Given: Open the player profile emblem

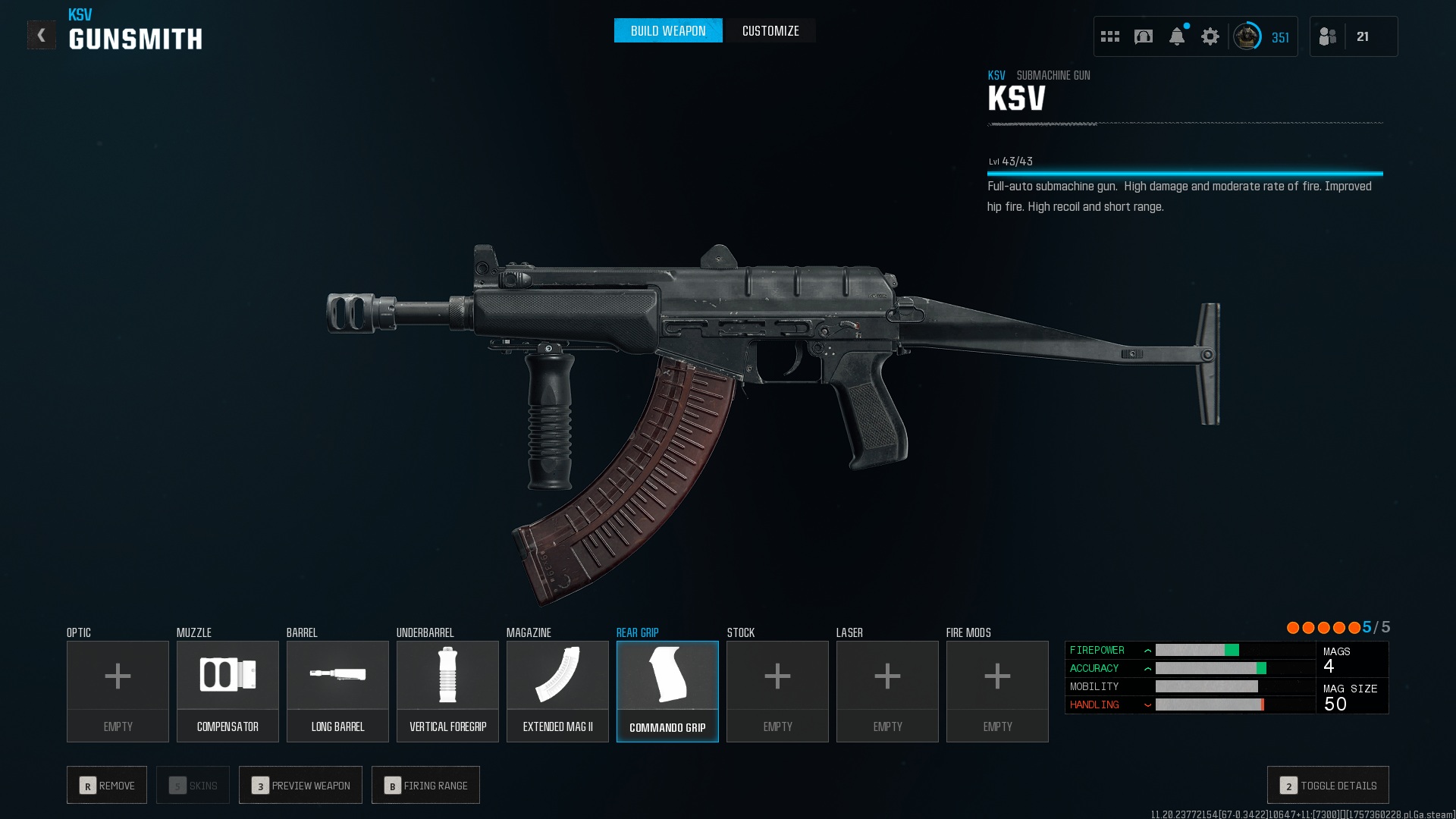Looking at the screenshot, I should (1247, 36).
